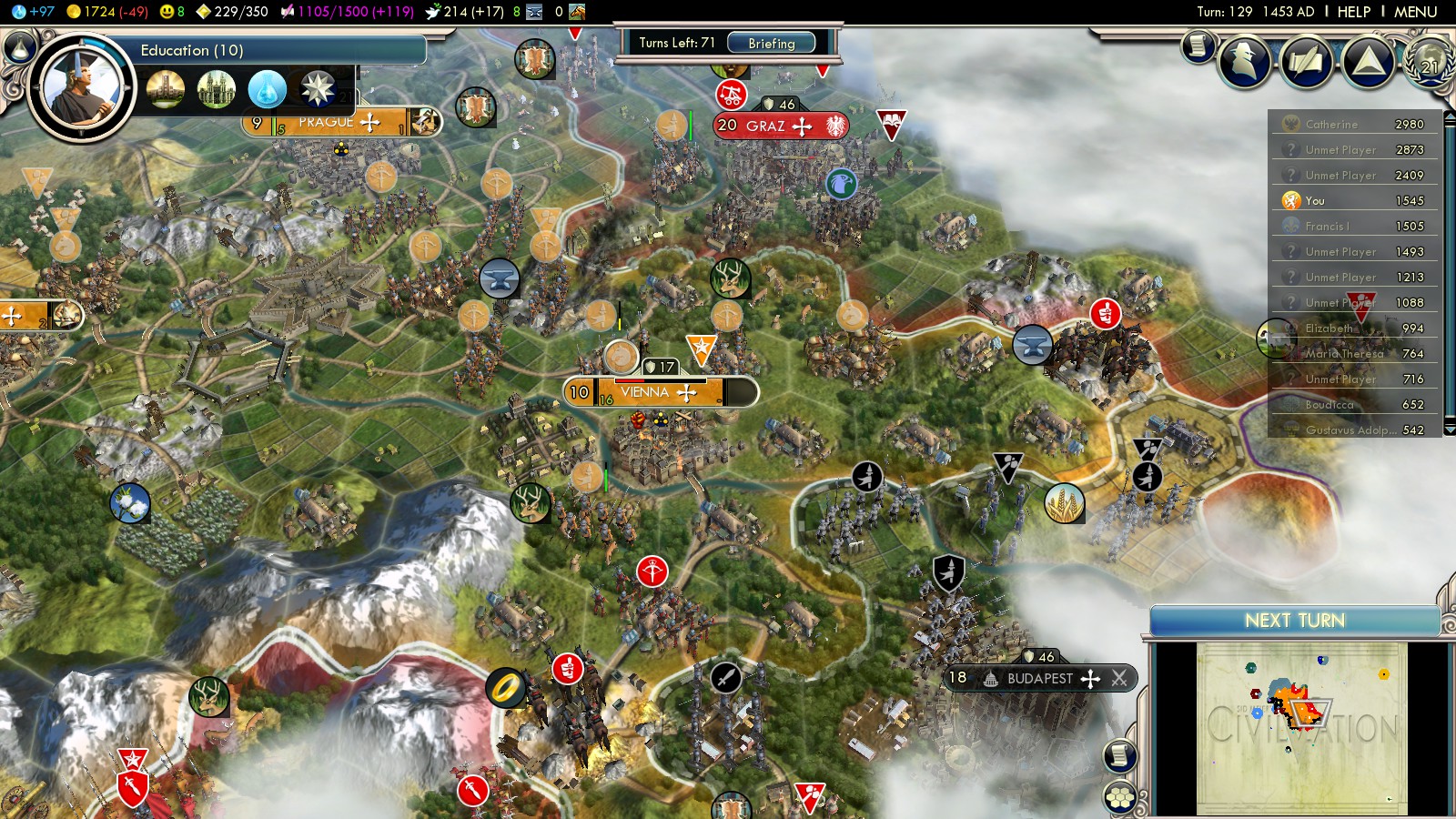
Task: Open the notification log scroll icon
Action: coord(1198,45)
